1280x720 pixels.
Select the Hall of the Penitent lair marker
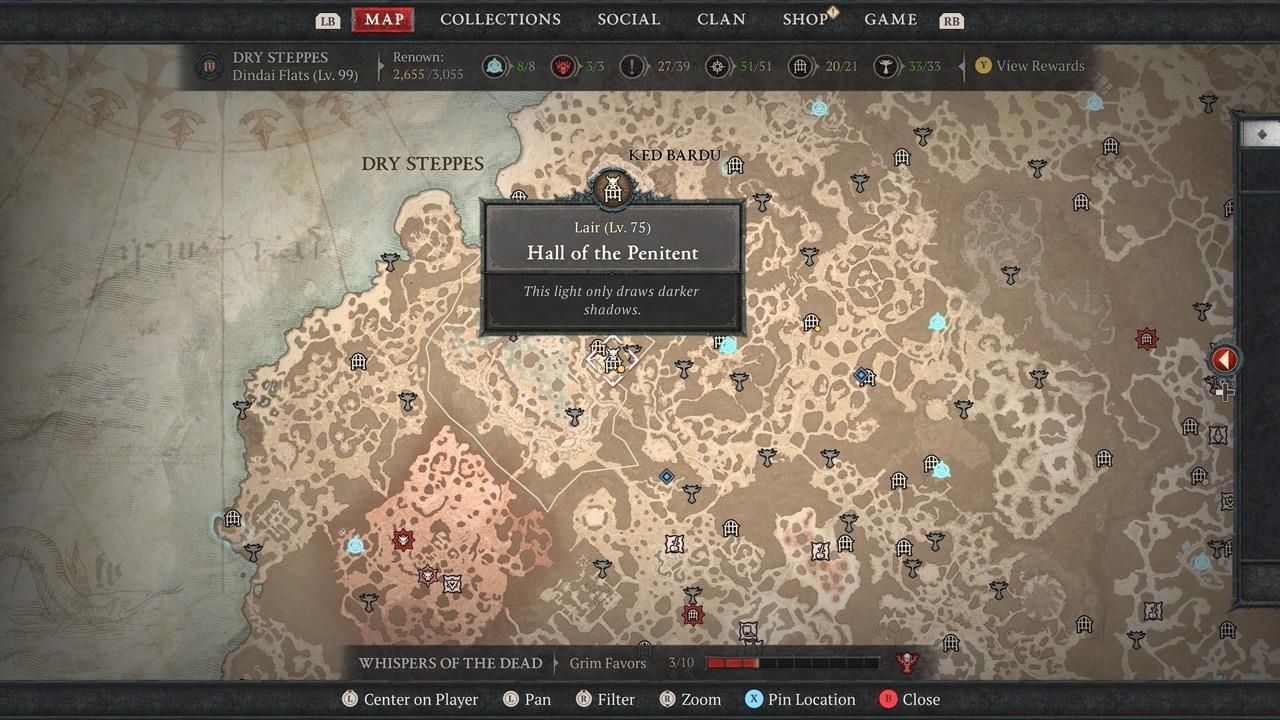coord(613,362)
